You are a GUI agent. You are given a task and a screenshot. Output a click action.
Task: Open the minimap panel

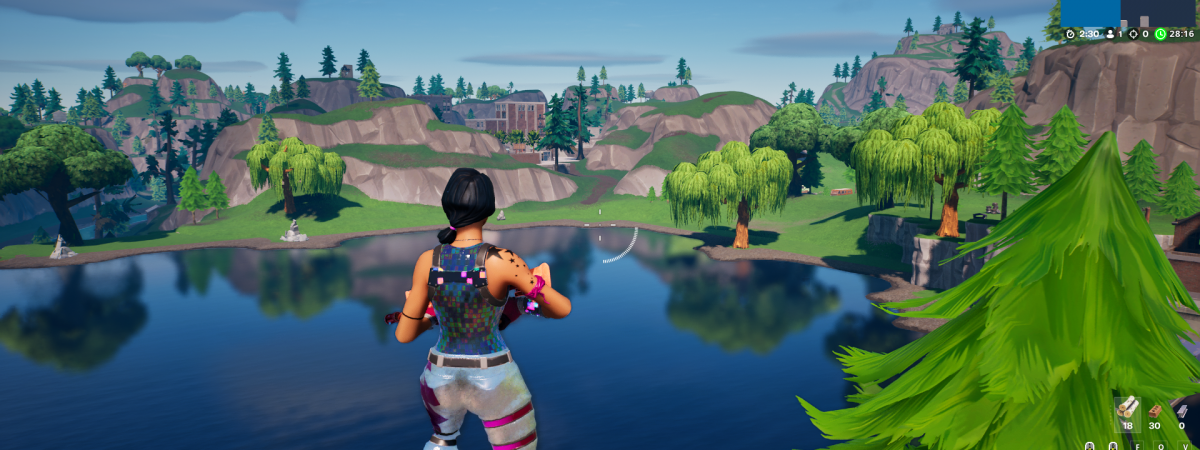[x=1128, y=13]
